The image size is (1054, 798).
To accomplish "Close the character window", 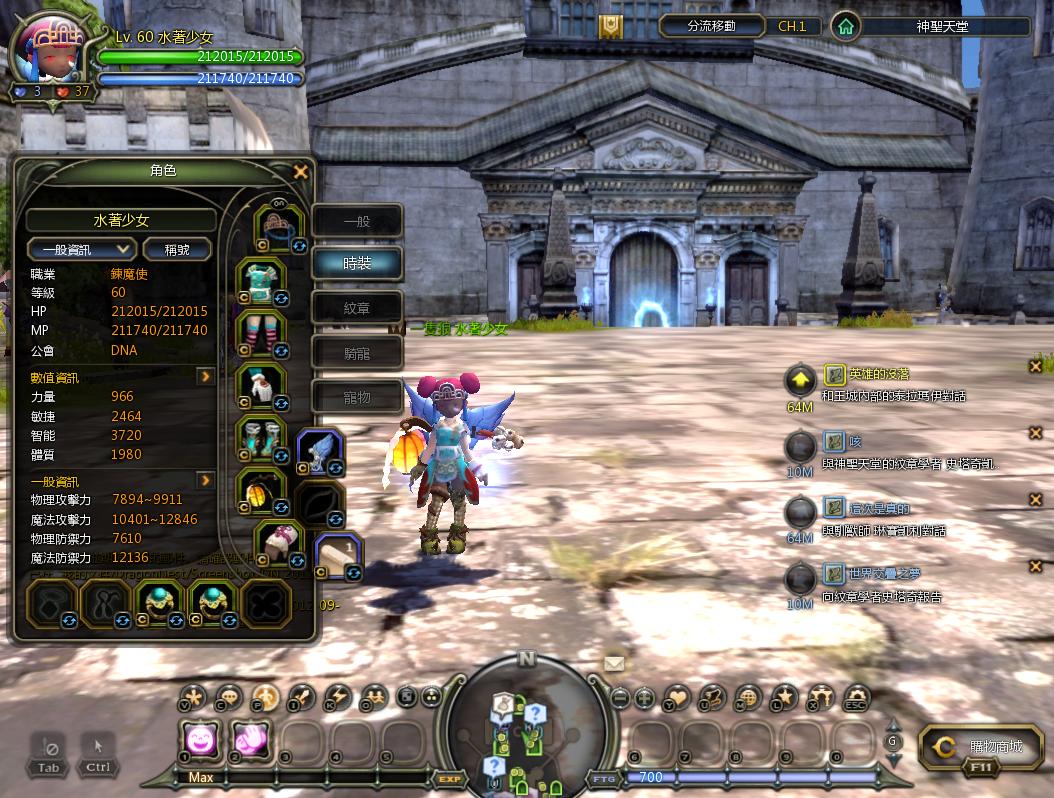I will [x=300, y=172].
